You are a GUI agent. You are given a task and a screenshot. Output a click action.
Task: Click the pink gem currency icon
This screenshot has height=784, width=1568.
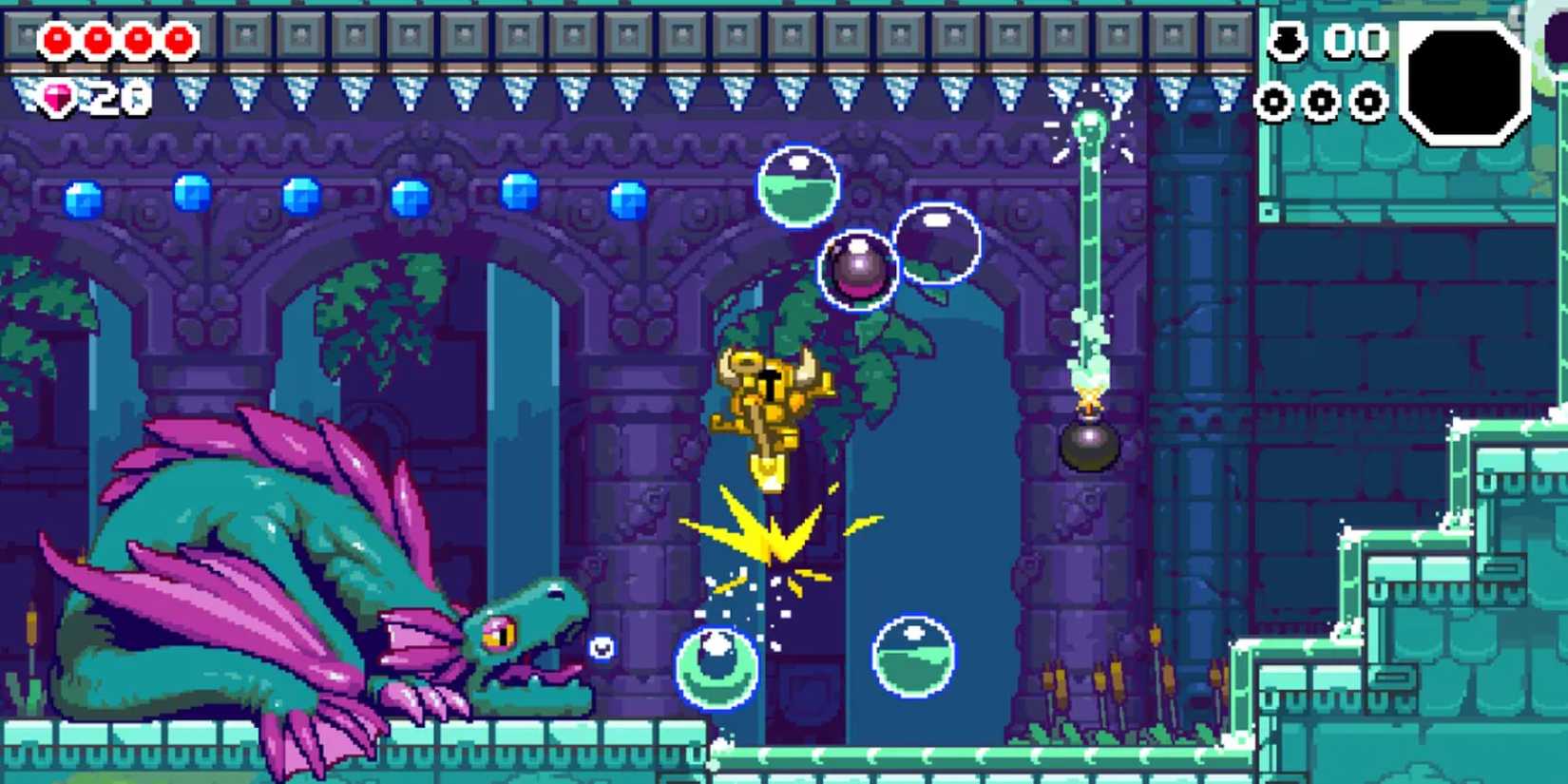coord(57,98)
